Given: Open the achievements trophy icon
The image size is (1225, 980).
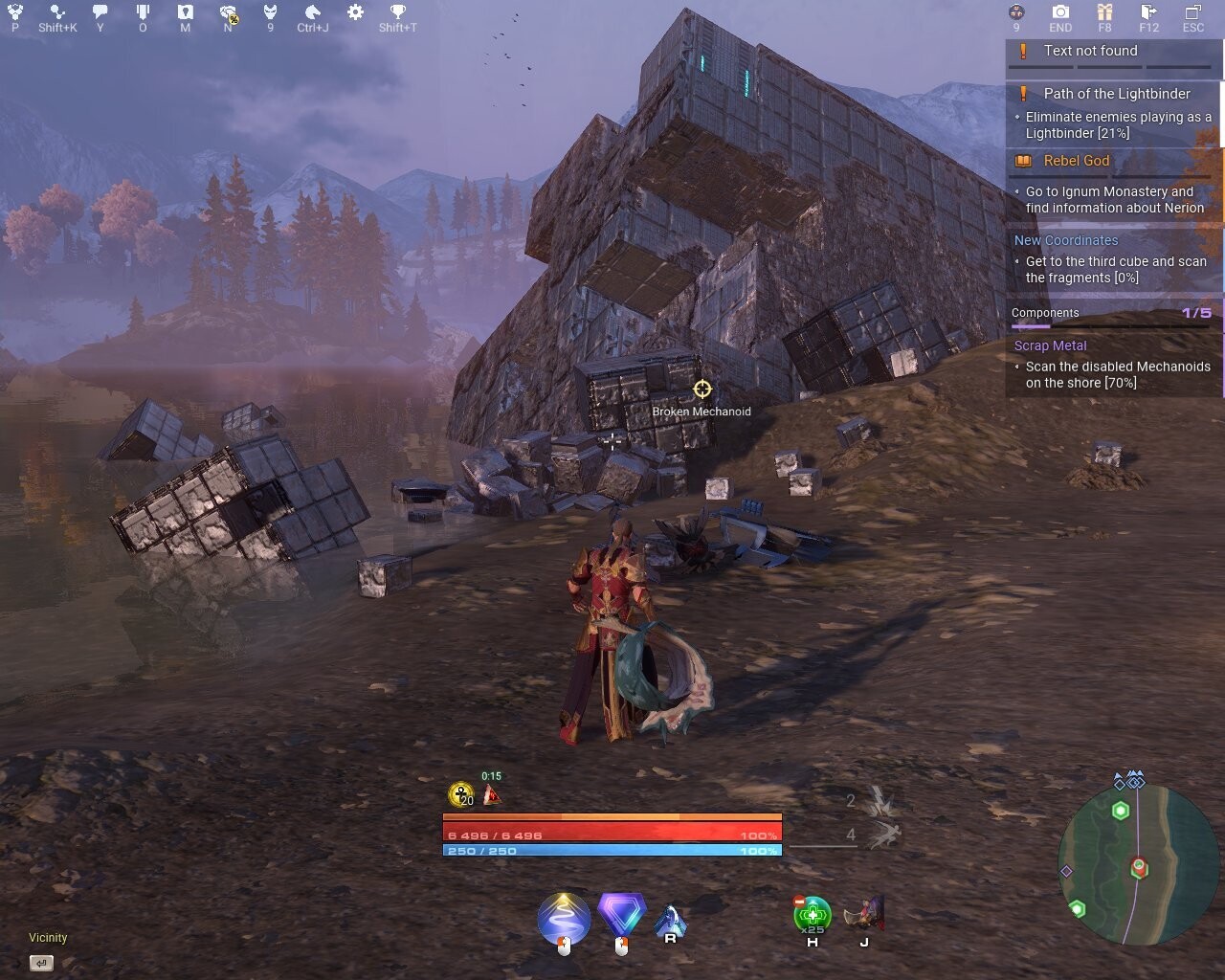Looking at the screenshot, I should (397, 13).
